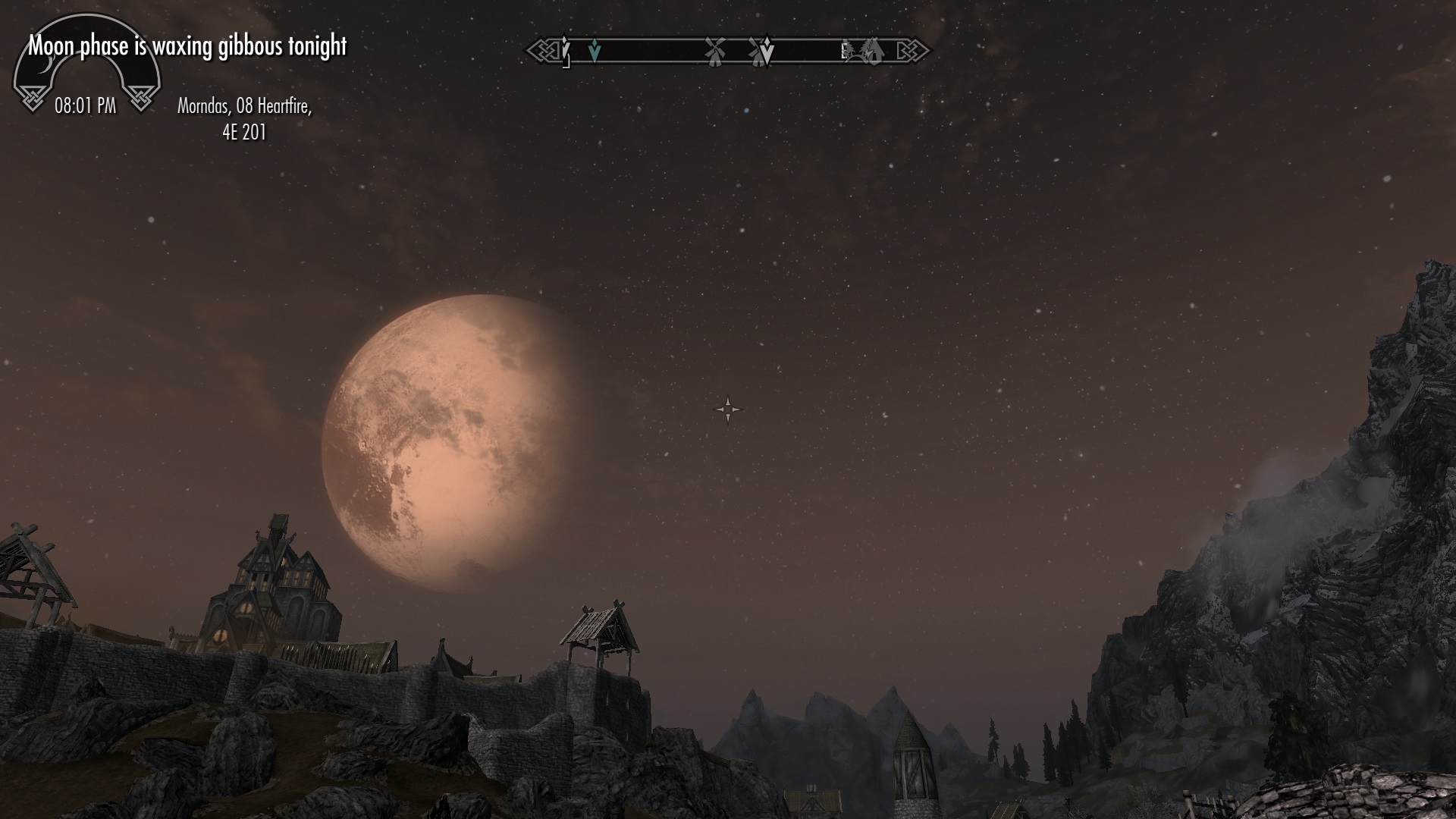Click the white quest arrow overlapping a windmill
Viewport: 1456px width, 819px height.
tap(766, 51)
